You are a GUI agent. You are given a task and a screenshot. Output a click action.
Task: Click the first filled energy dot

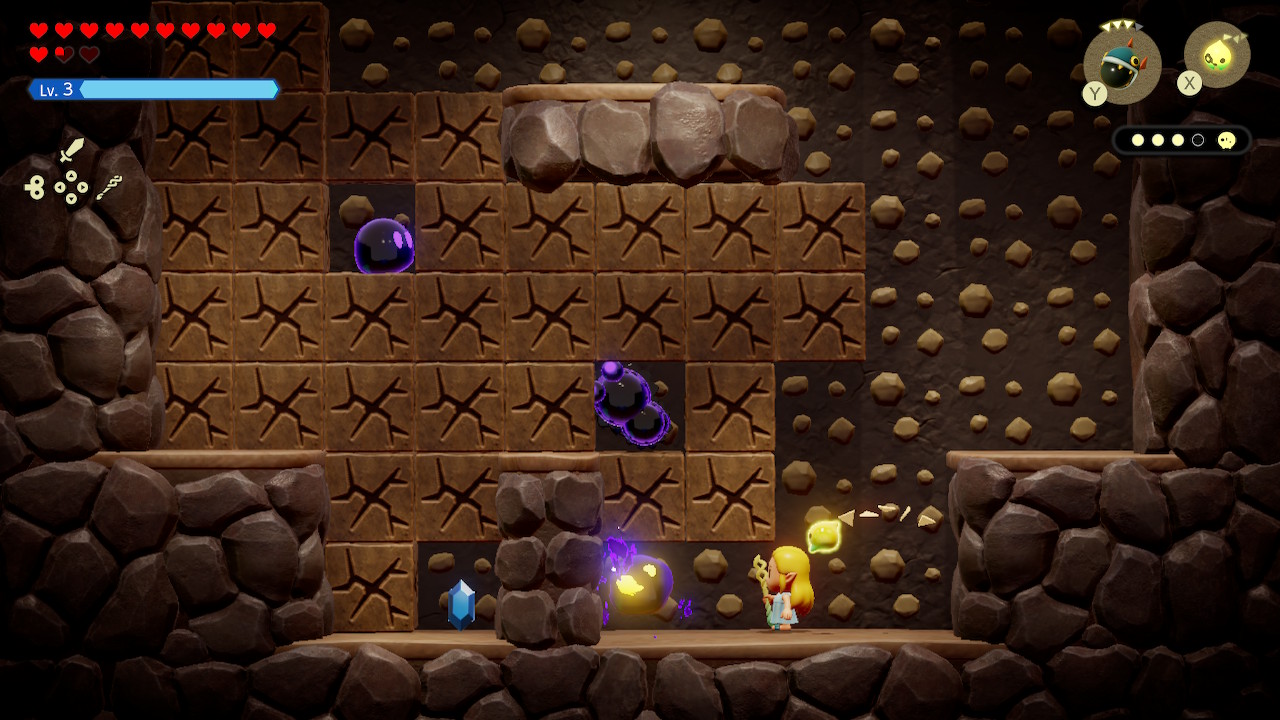click(x=1138, y=140)
